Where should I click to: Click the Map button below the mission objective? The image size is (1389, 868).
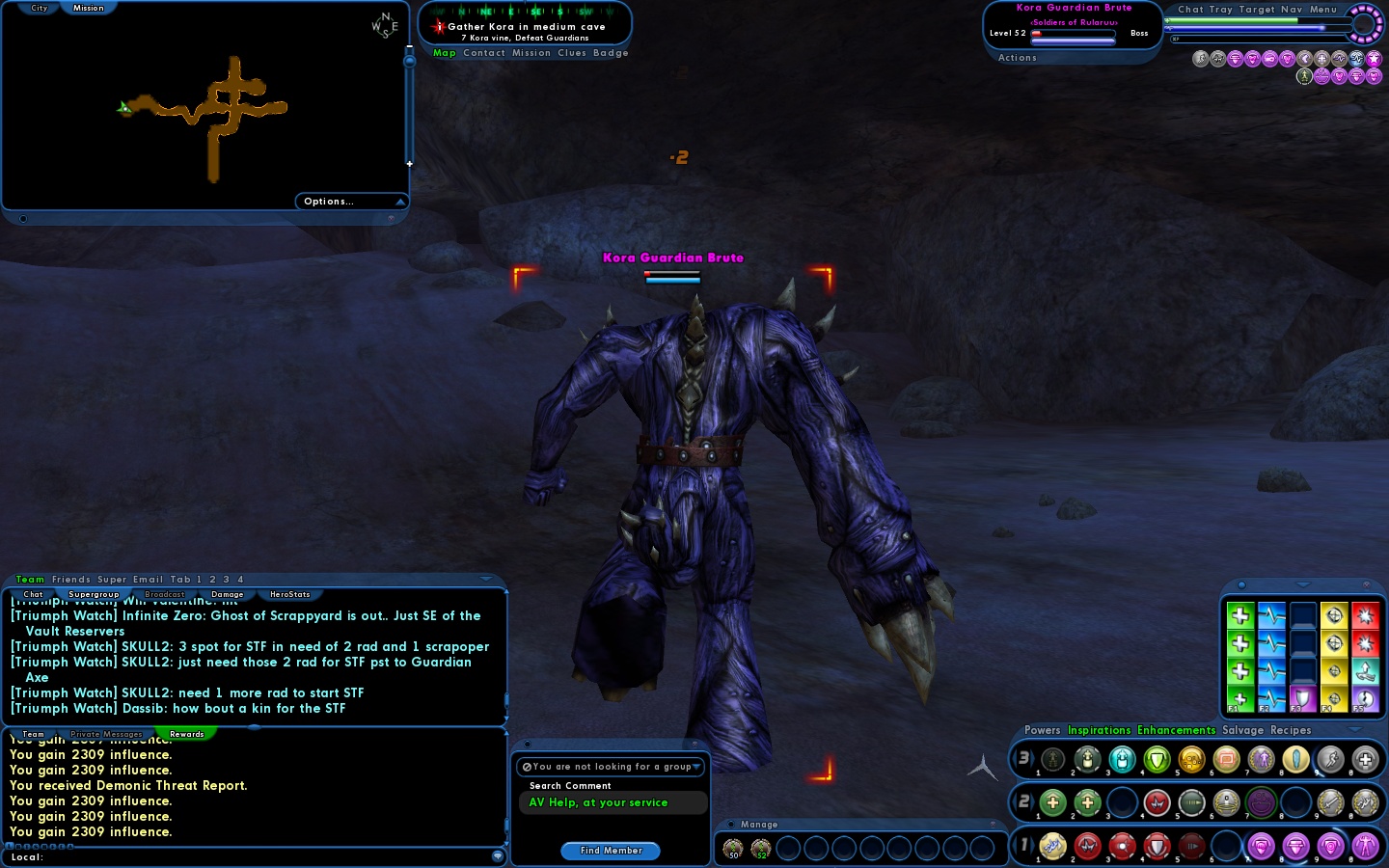[x=444, y=53]
